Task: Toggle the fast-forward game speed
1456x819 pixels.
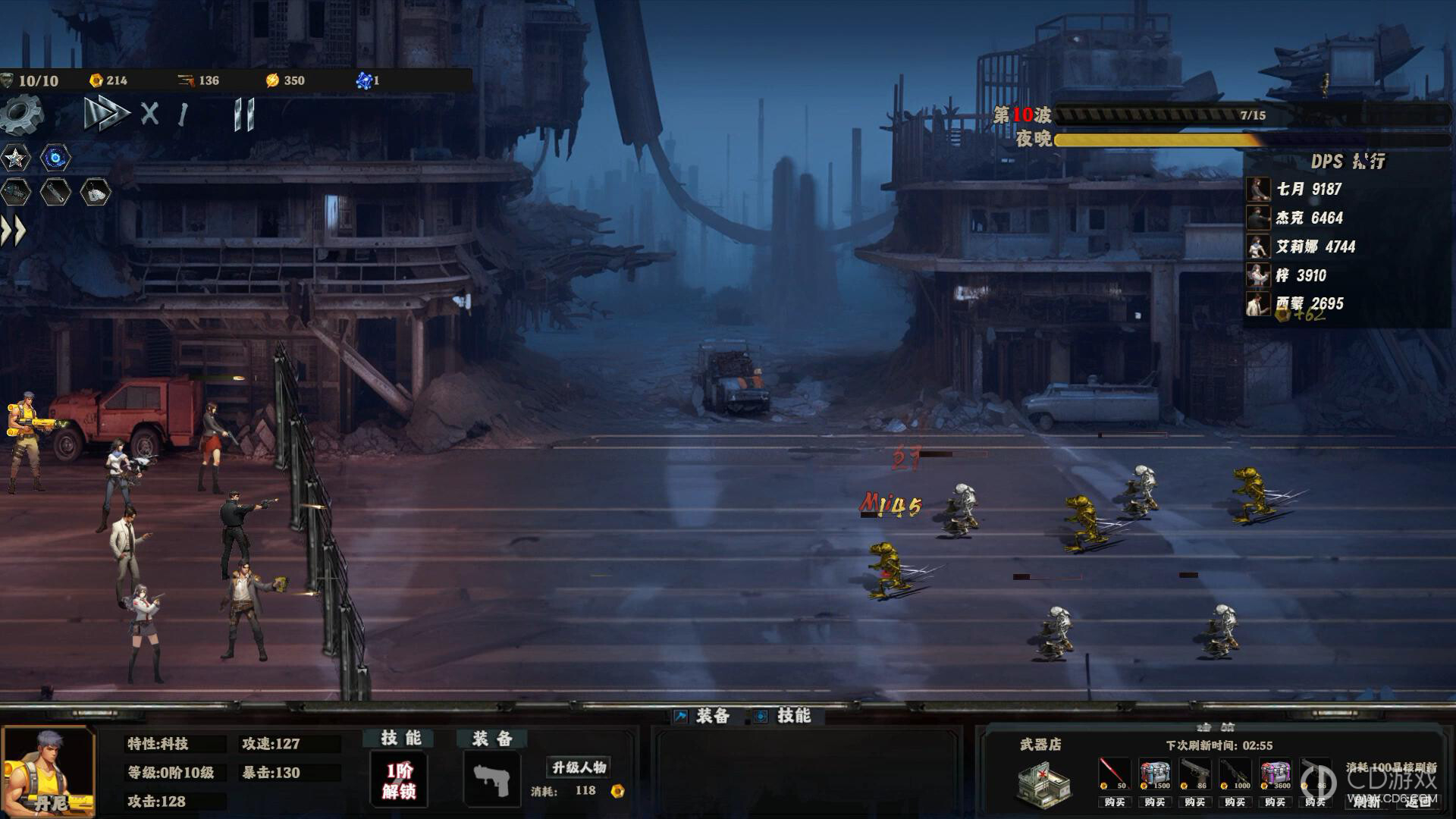Action: (x=106, y=115)
